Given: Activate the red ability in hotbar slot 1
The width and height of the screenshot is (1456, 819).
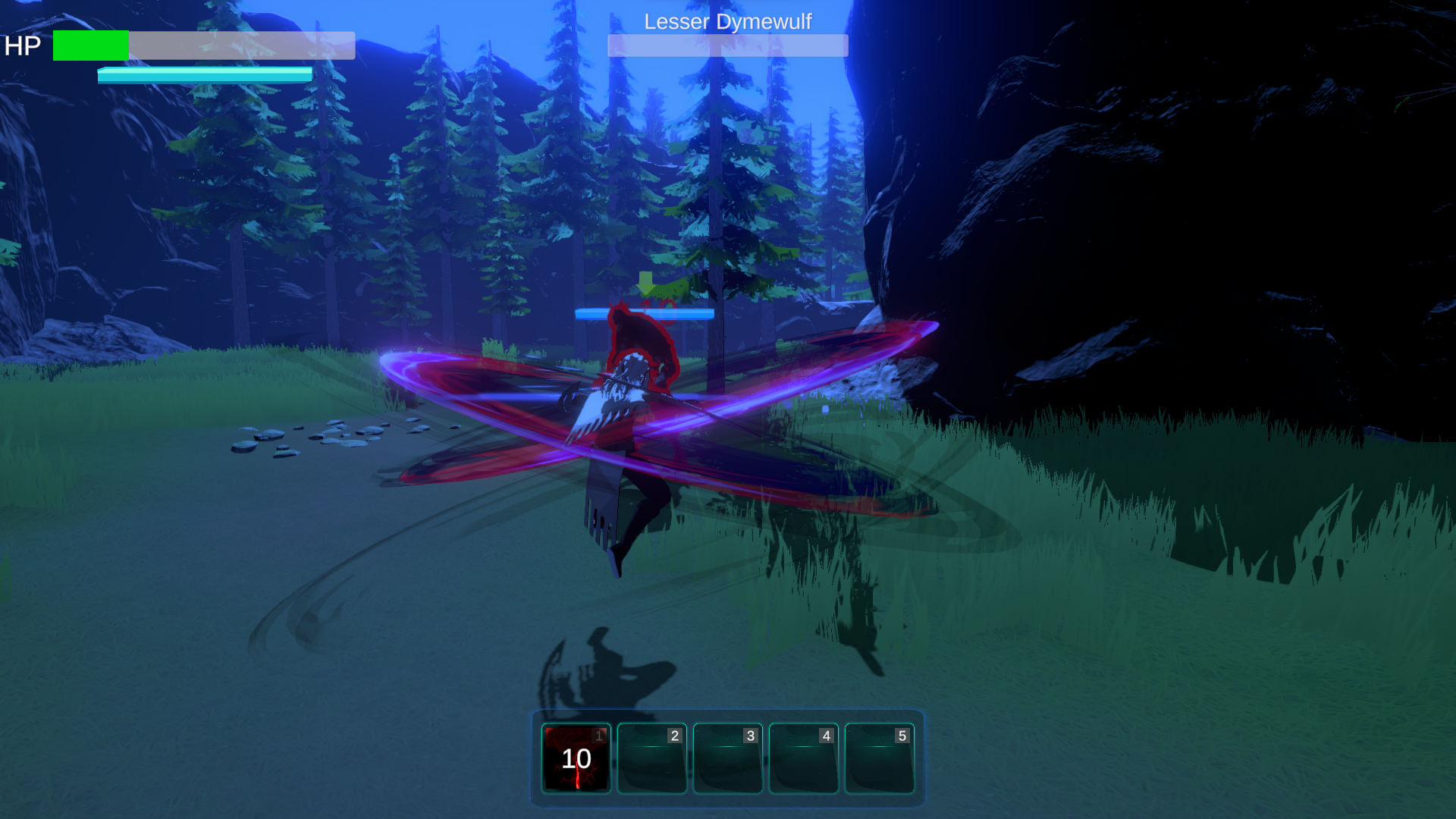Looking at the screenshot, I should click(x=576, y=758).
